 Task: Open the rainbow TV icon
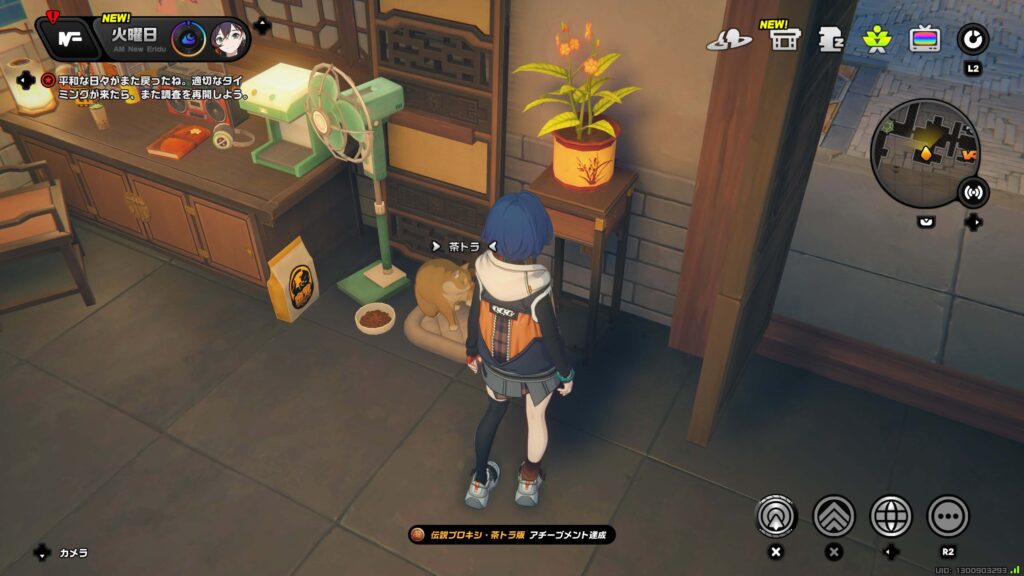pos(924,40)
